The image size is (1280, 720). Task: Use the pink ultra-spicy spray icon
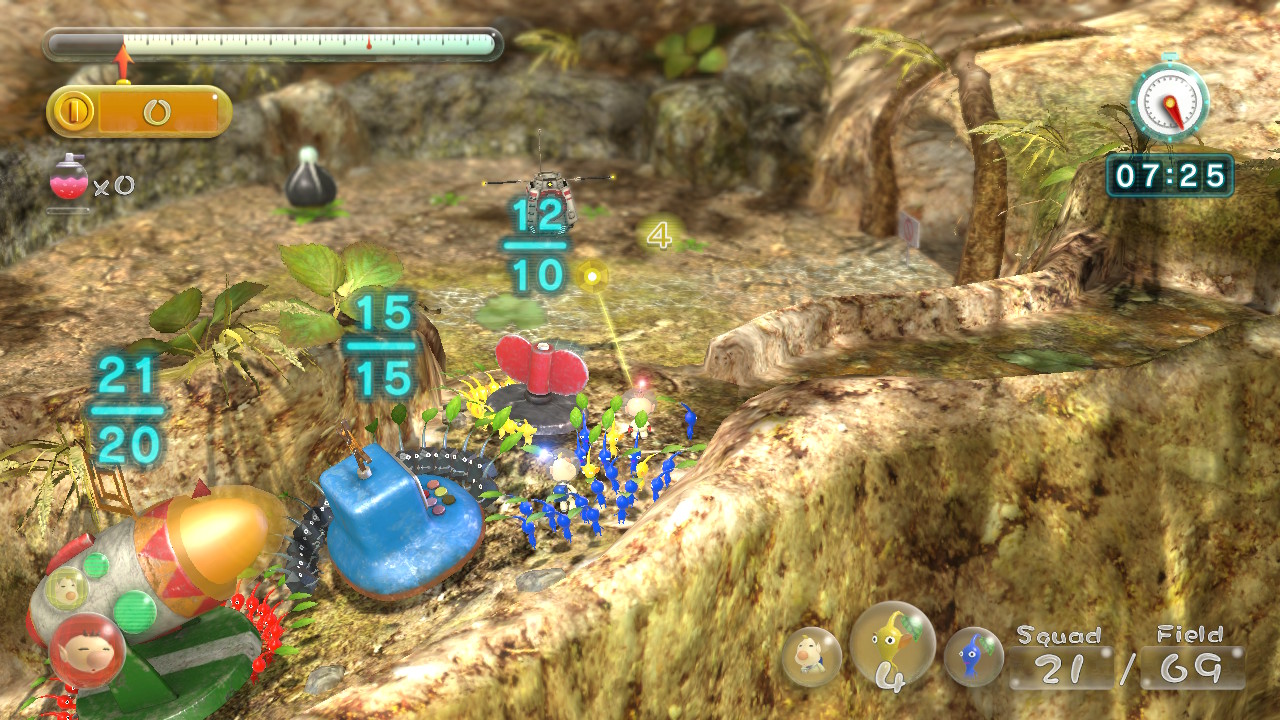pyautogui.click(x=69, y=180)
